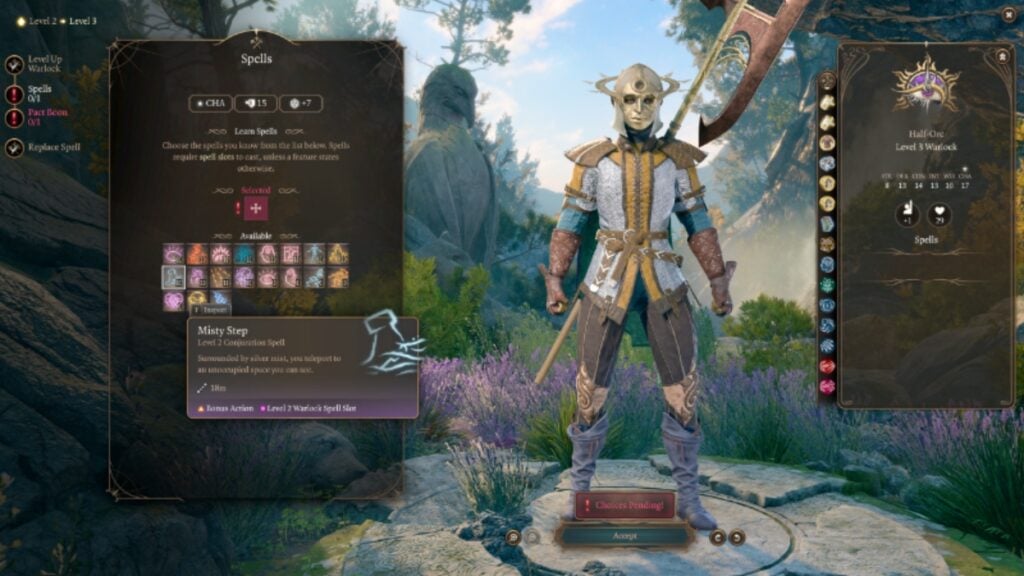Select the highlighted Misty Step spell icon

[174, 277]
